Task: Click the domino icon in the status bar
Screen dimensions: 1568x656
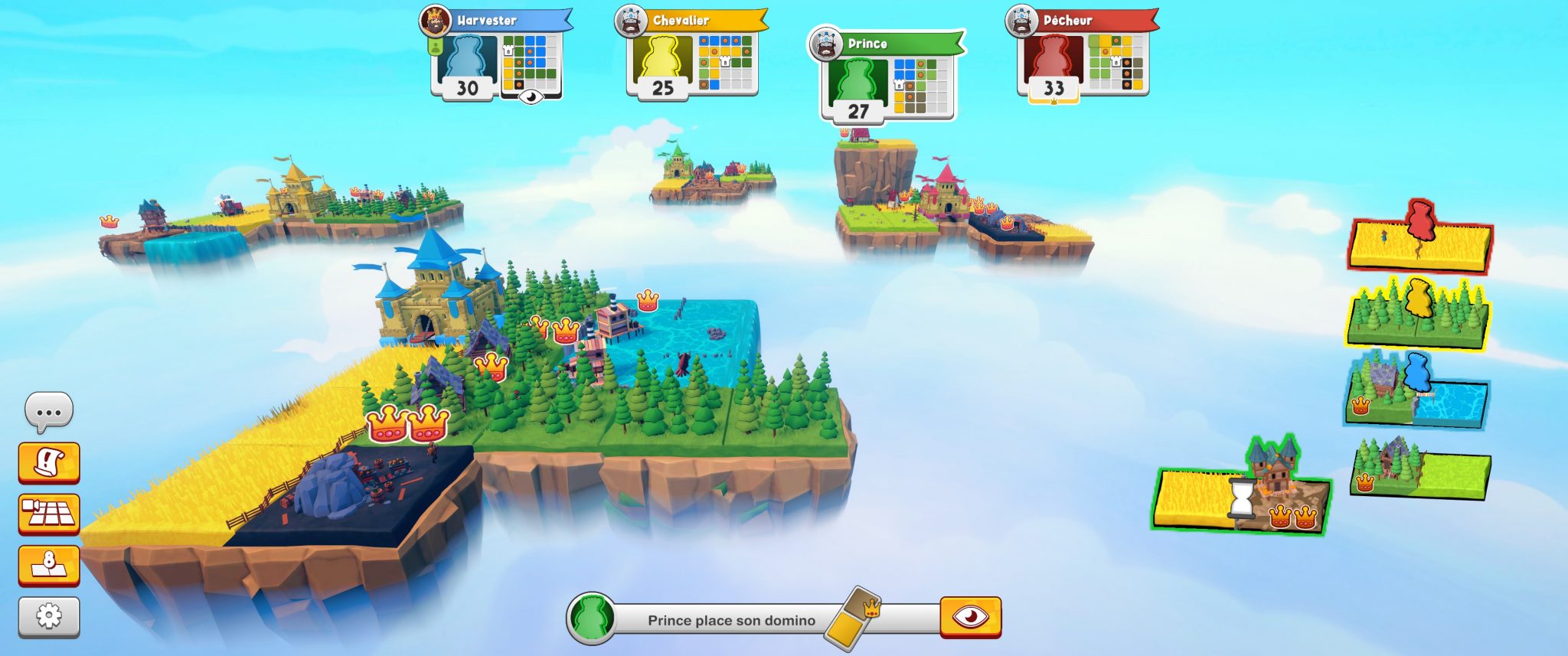Action: point(854,618)
